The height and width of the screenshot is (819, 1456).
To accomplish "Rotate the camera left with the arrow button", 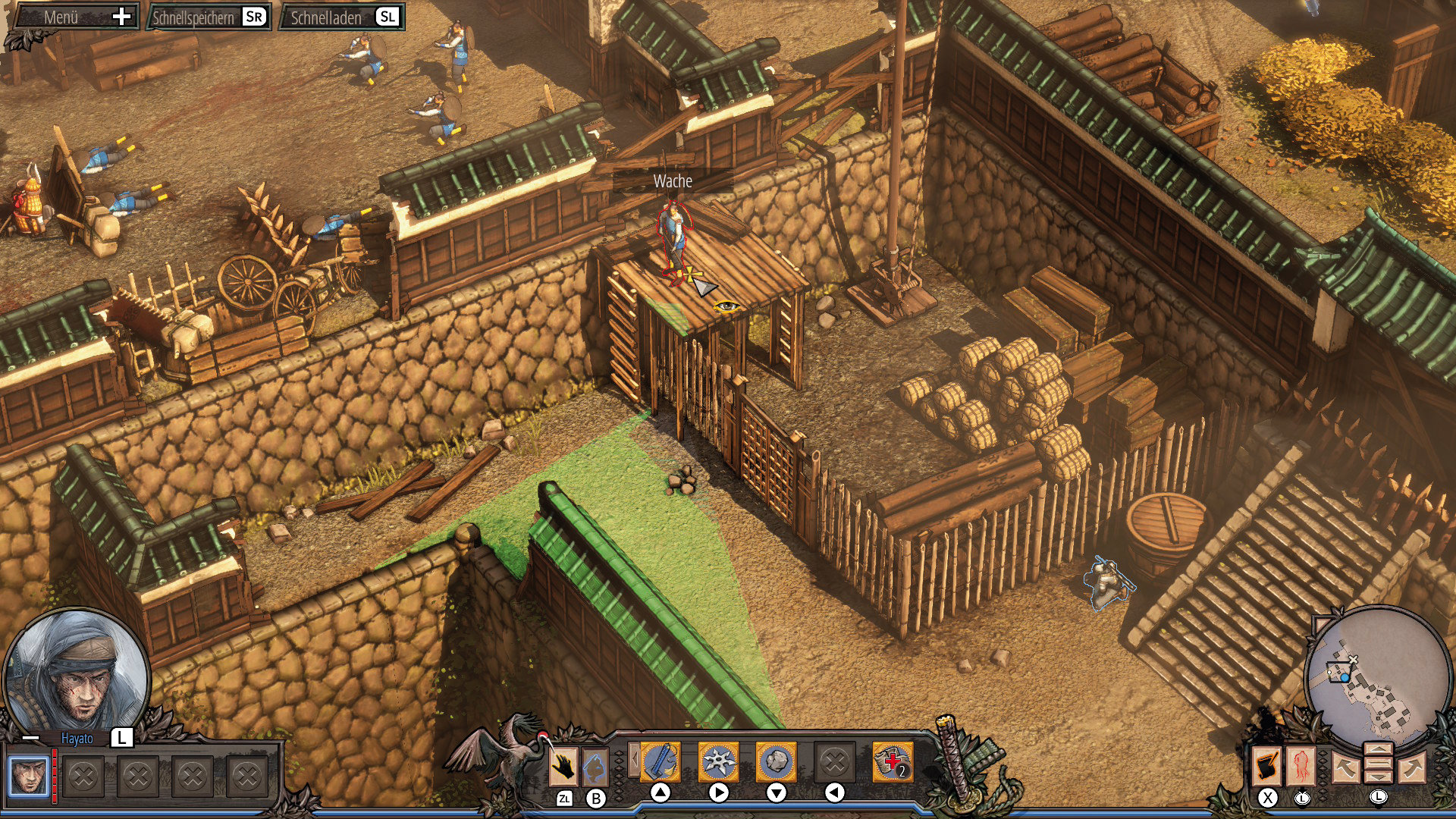I will (1345, 767).
